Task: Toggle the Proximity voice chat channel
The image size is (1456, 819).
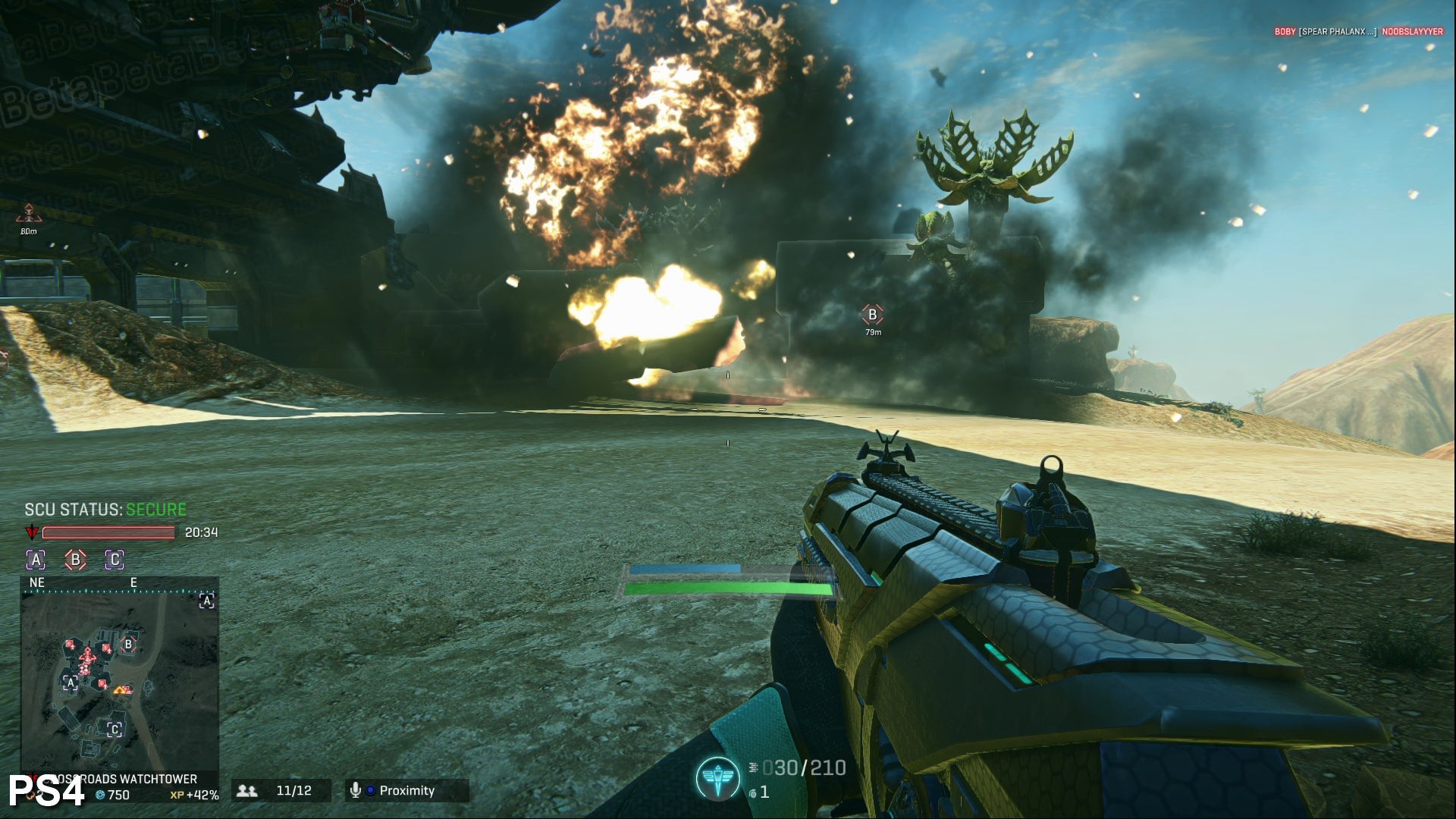Action: (x=406, y=790)
